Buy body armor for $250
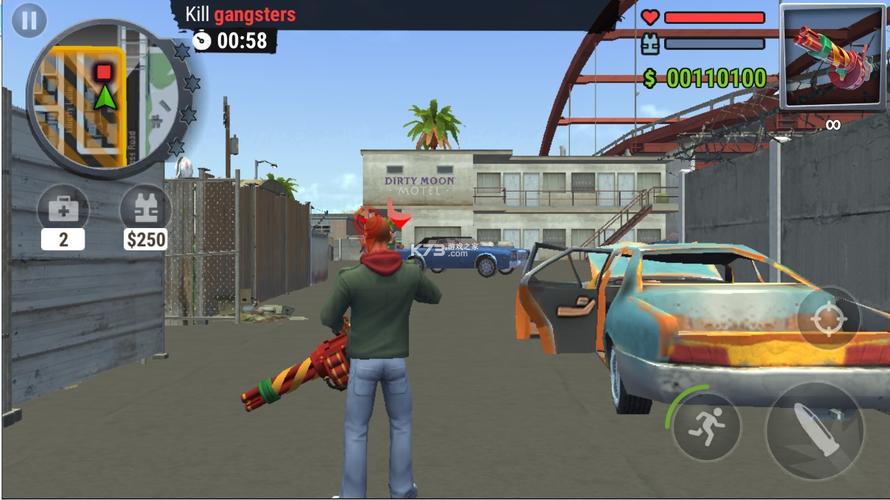 coord(145,210)
